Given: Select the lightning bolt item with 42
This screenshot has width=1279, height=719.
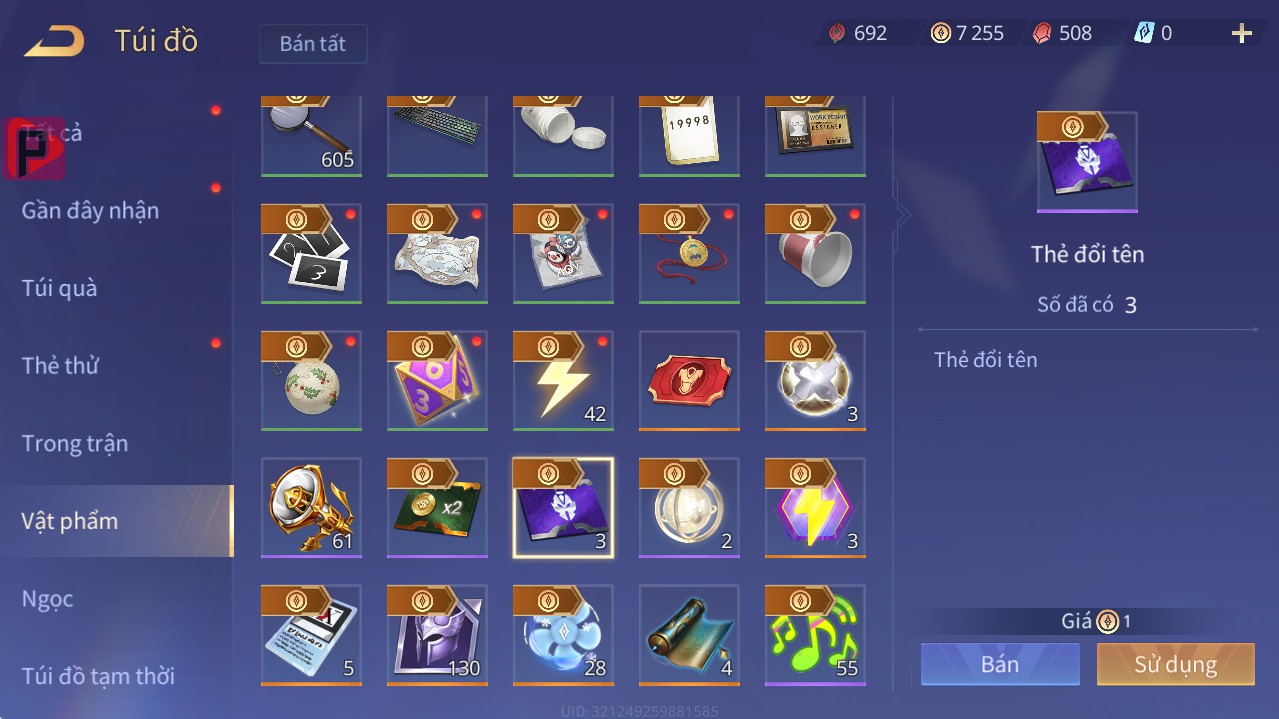Looking at the screenshot, I should pyautogui.click(x=563, y=381).
